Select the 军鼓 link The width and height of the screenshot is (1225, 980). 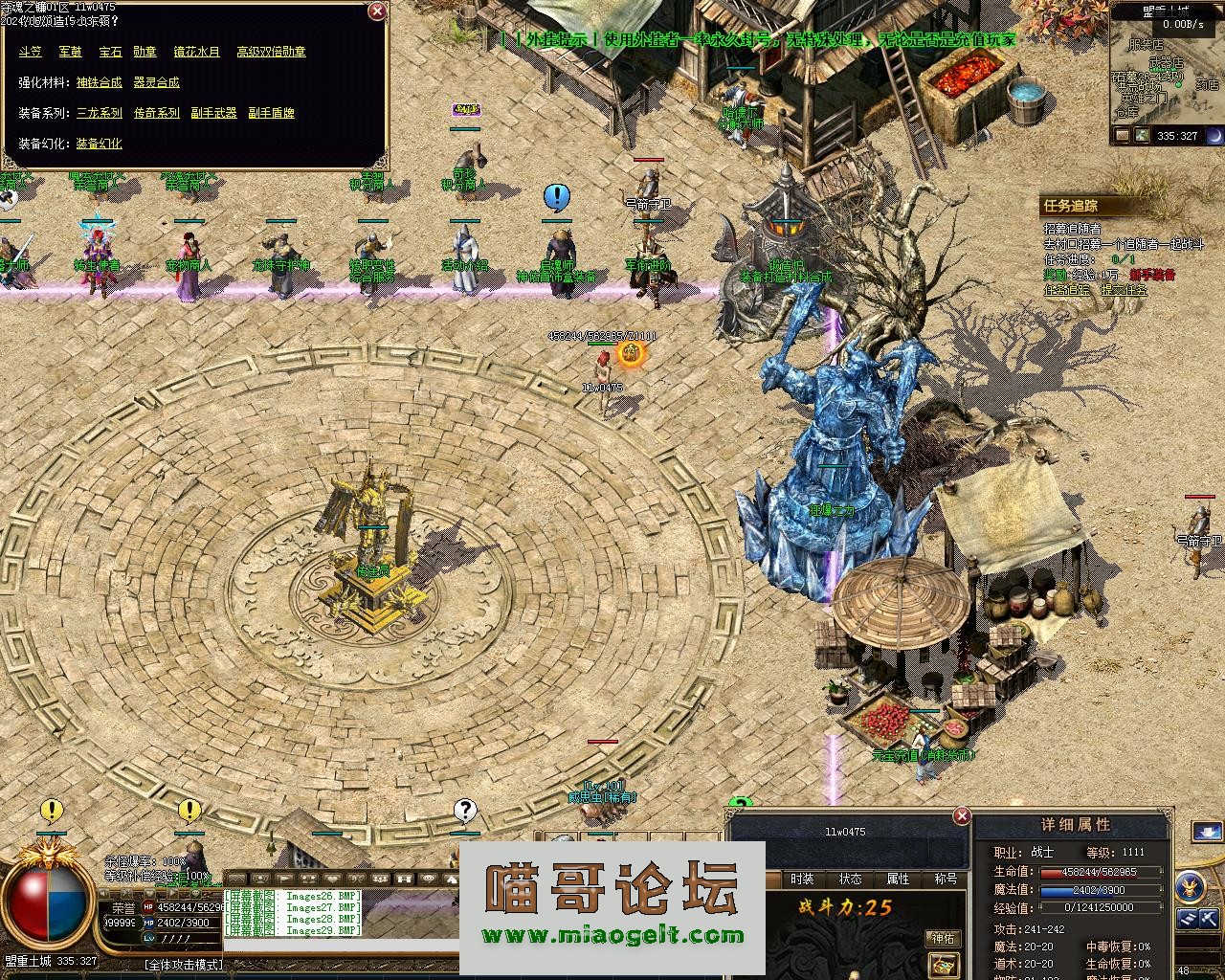tap(70, 52)
